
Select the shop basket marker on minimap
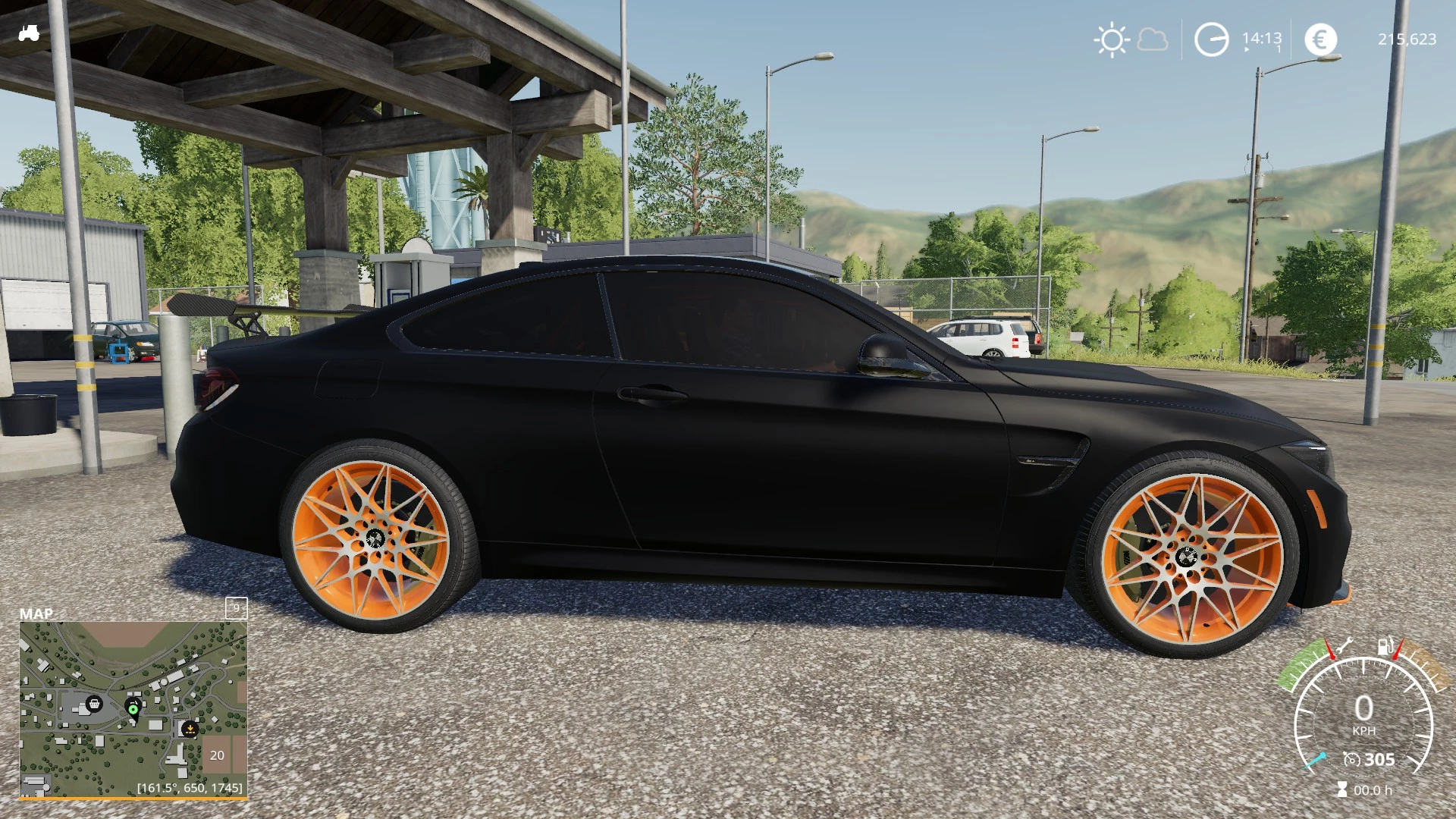pyautogui.click(x=94, y=704)
